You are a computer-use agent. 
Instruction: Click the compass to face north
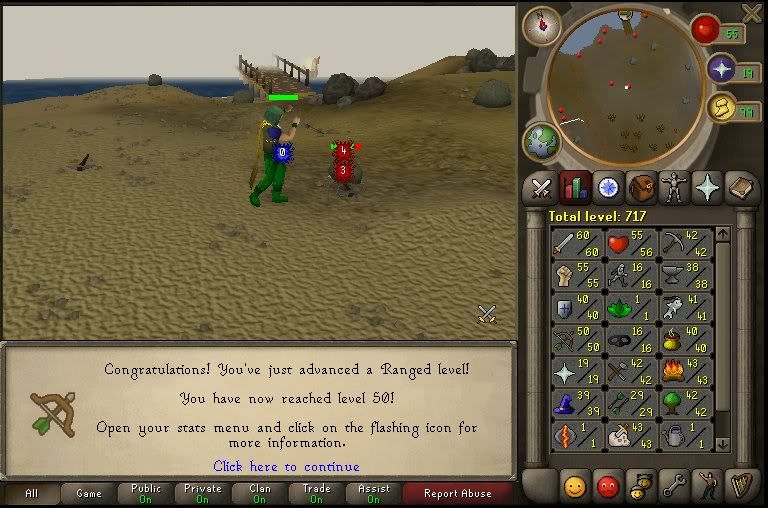click(x=541, y=24)
